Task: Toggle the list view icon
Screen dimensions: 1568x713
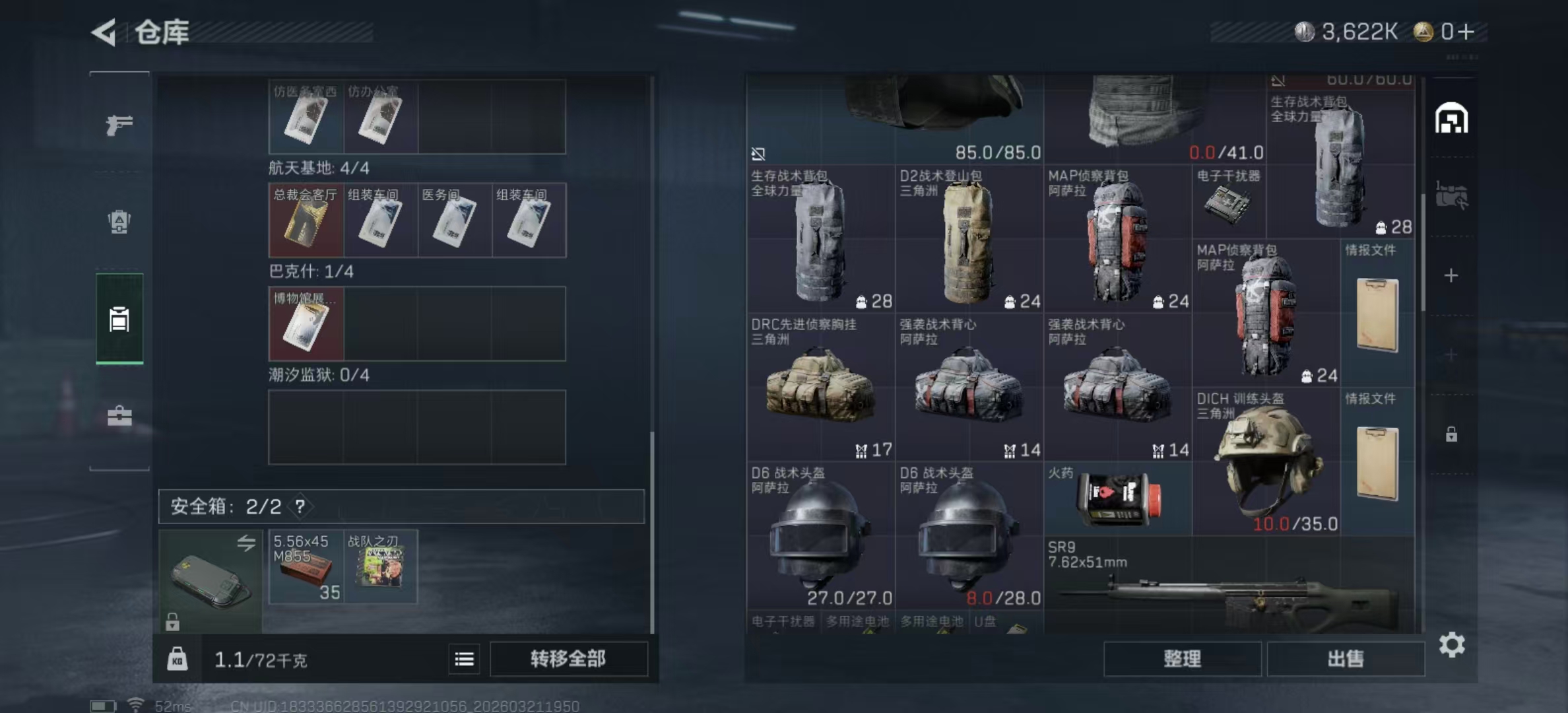Action: pos(464,659)
